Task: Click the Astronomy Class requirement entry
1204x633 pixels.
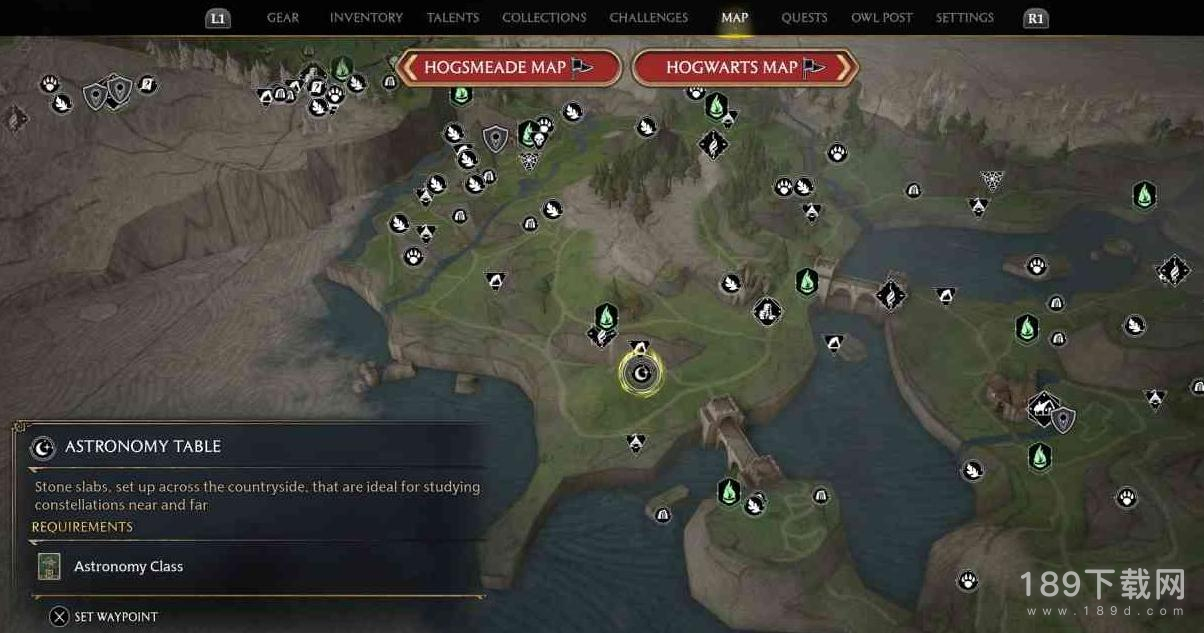Action: (128, 566)
